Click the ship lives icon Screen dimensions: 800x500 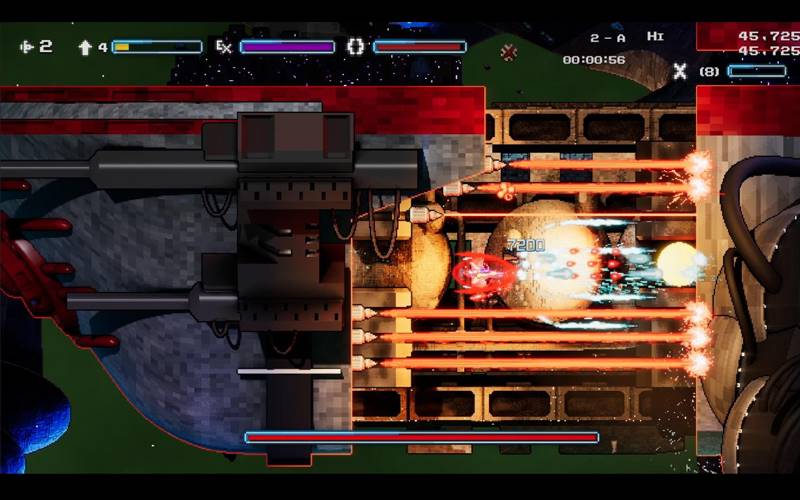(26, 46)
